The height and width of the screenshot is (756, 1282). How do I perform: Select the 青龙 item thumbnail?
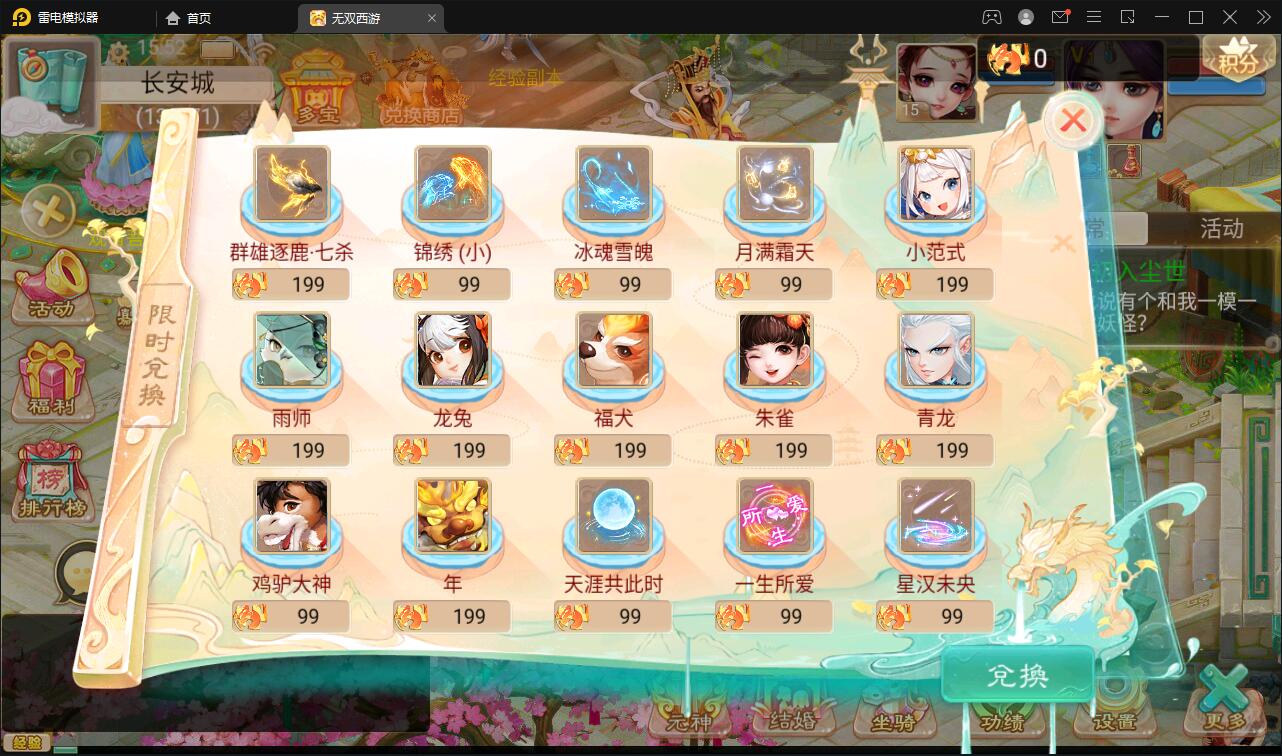tap(934, 351)
